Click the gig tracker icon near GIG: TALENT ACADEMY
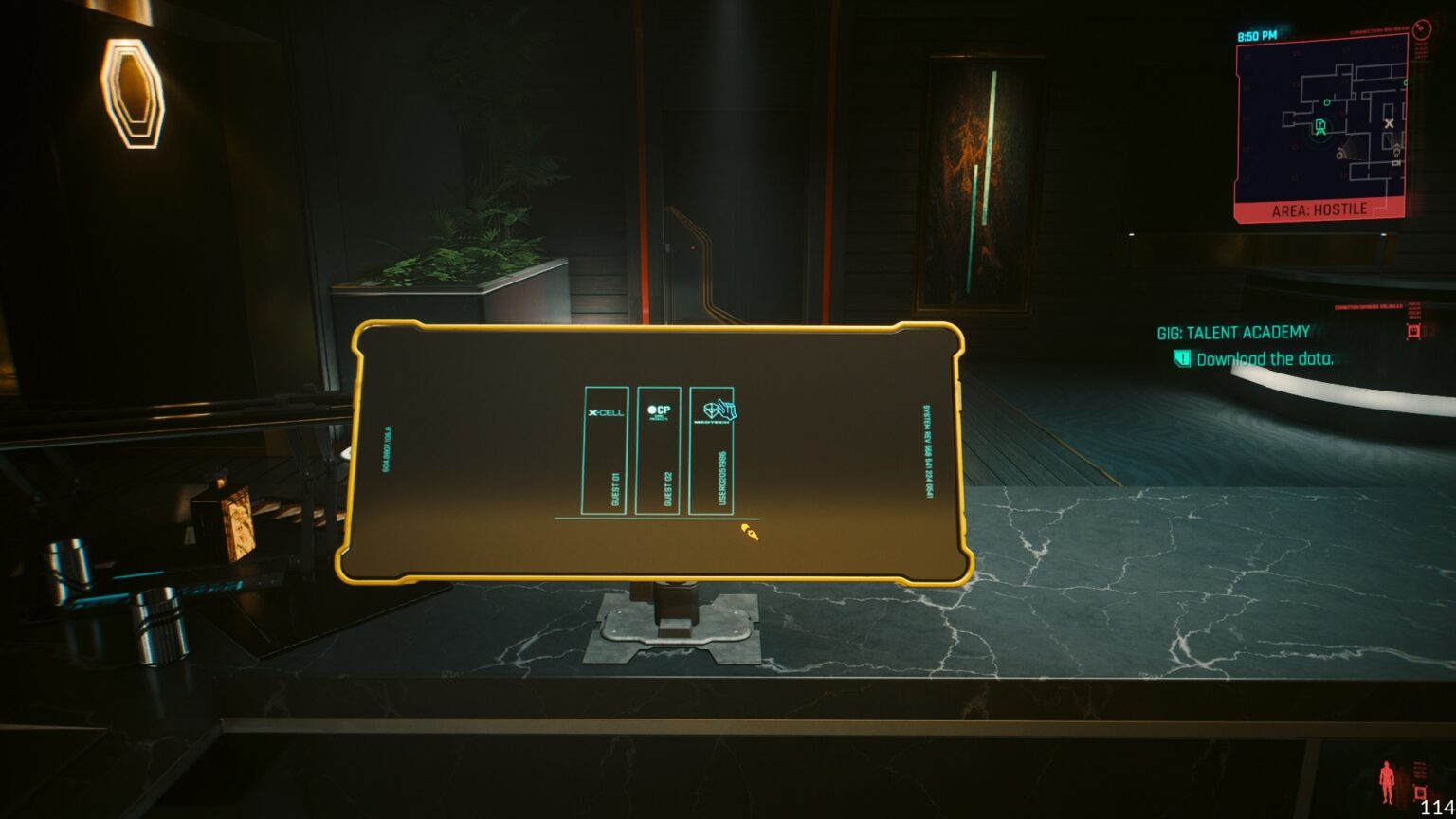 [1414, 333]
